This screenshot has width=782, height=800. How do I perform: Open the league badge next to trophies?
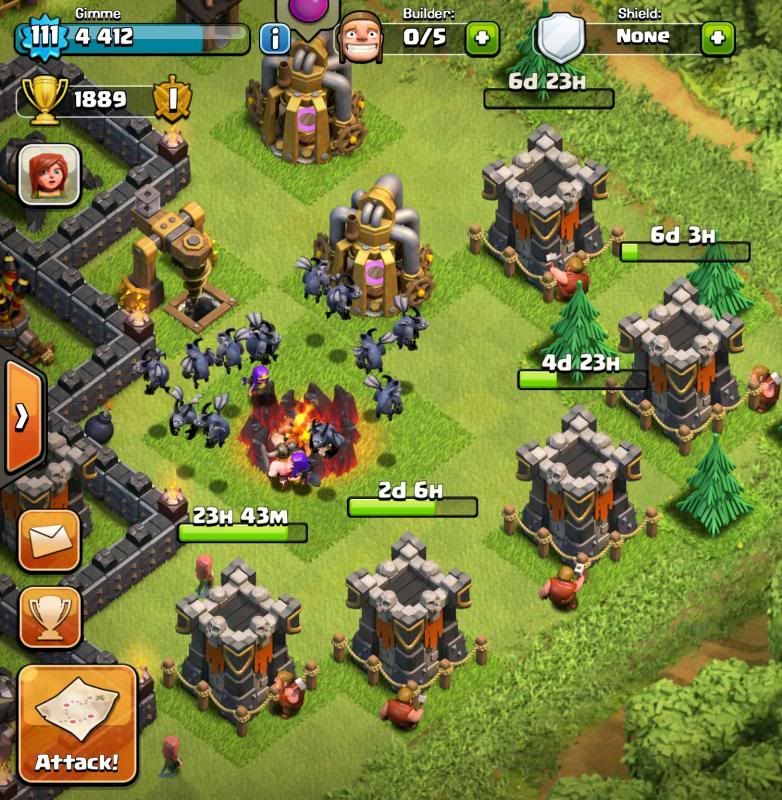click(x=170, y=98)
